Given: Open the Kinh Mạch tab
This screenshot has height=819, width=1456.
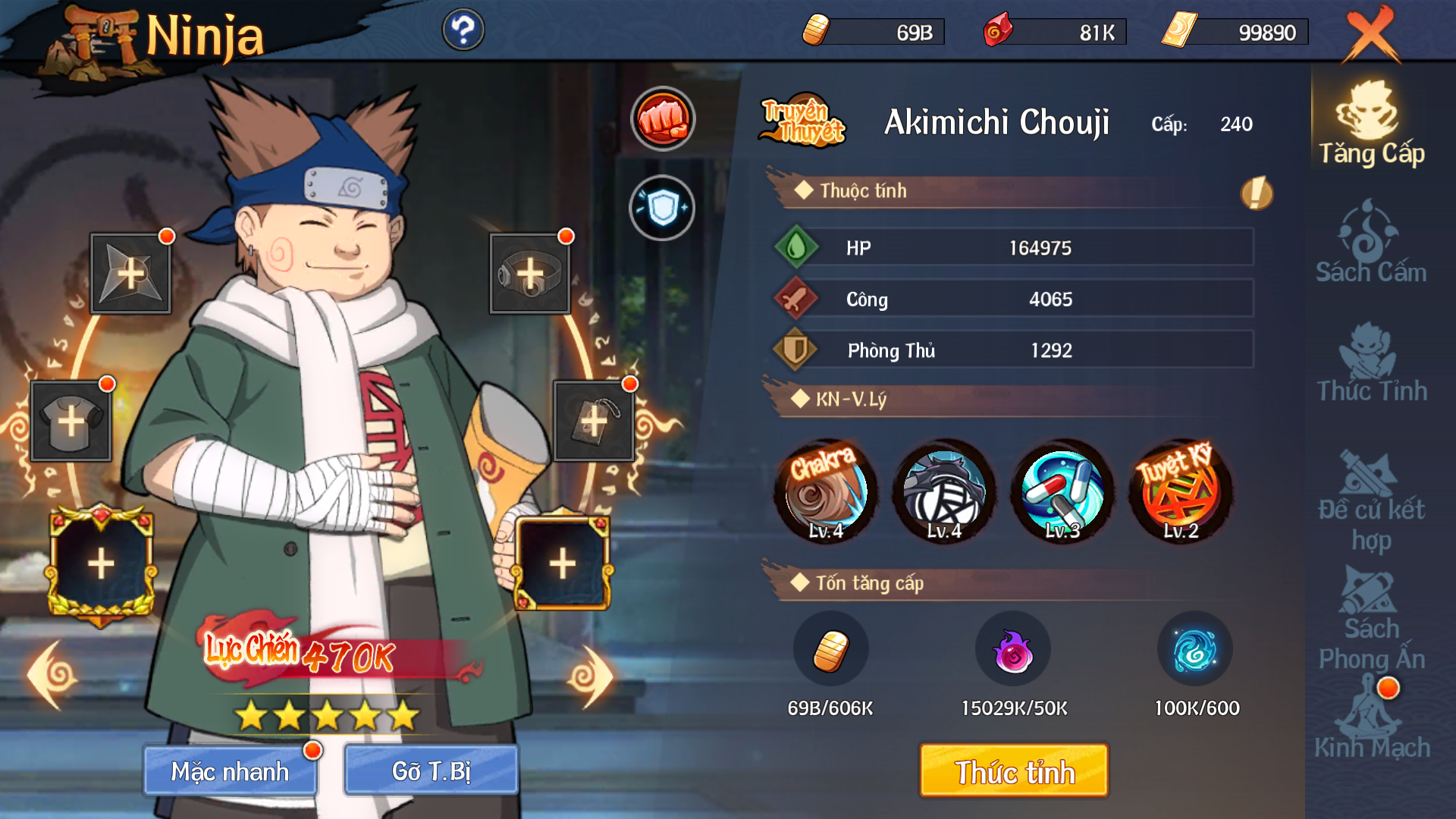Looking at the screenshot, I should (1371, 720).
